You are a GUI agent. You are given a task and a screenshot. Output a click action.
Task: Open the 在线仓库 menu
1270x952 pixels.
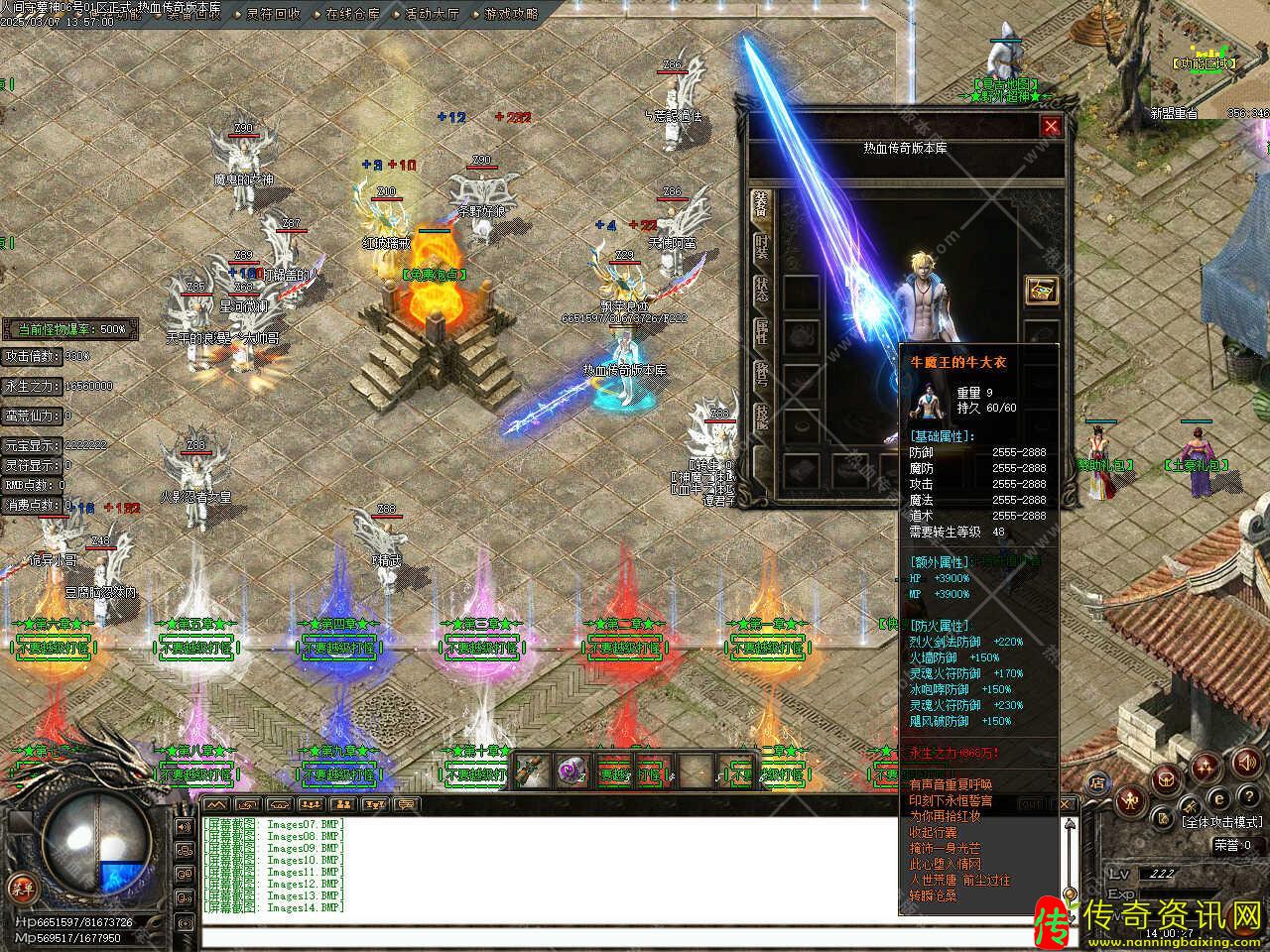pyautogui.click(x=352, y=14)
